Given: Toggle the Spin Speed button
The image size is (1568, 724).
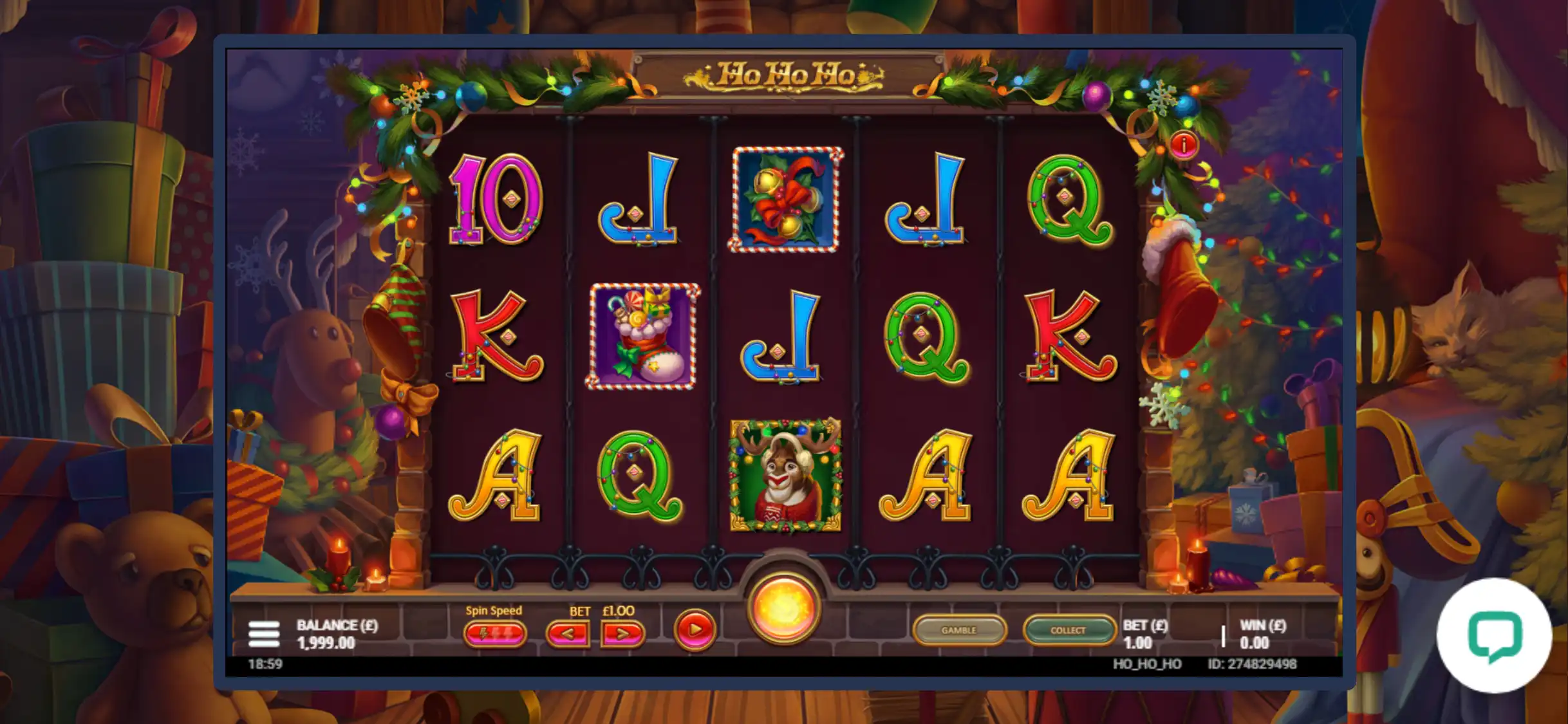Looking at the screenshot, I should click(x=494, y=634).
